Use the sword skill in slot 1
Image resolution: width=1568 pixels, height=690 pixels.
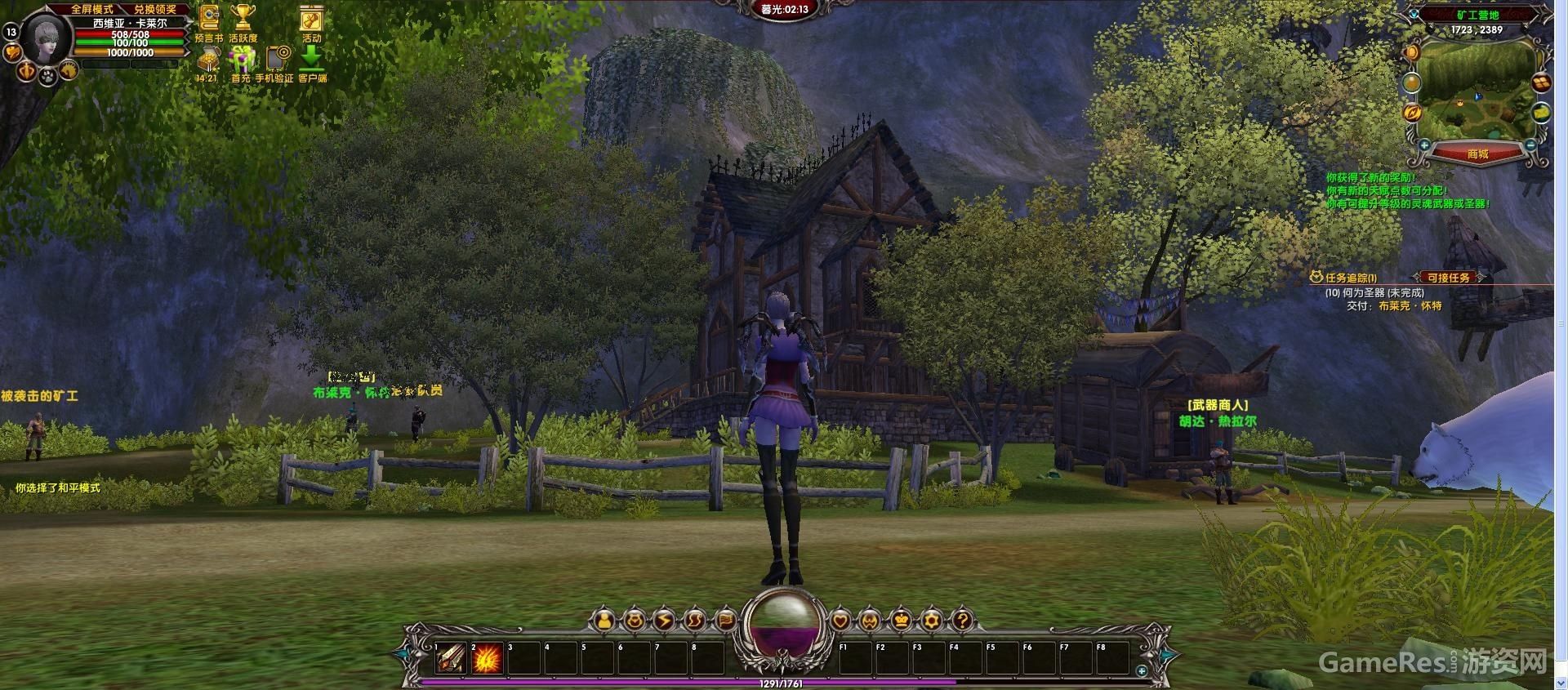(x=450, y=658)
